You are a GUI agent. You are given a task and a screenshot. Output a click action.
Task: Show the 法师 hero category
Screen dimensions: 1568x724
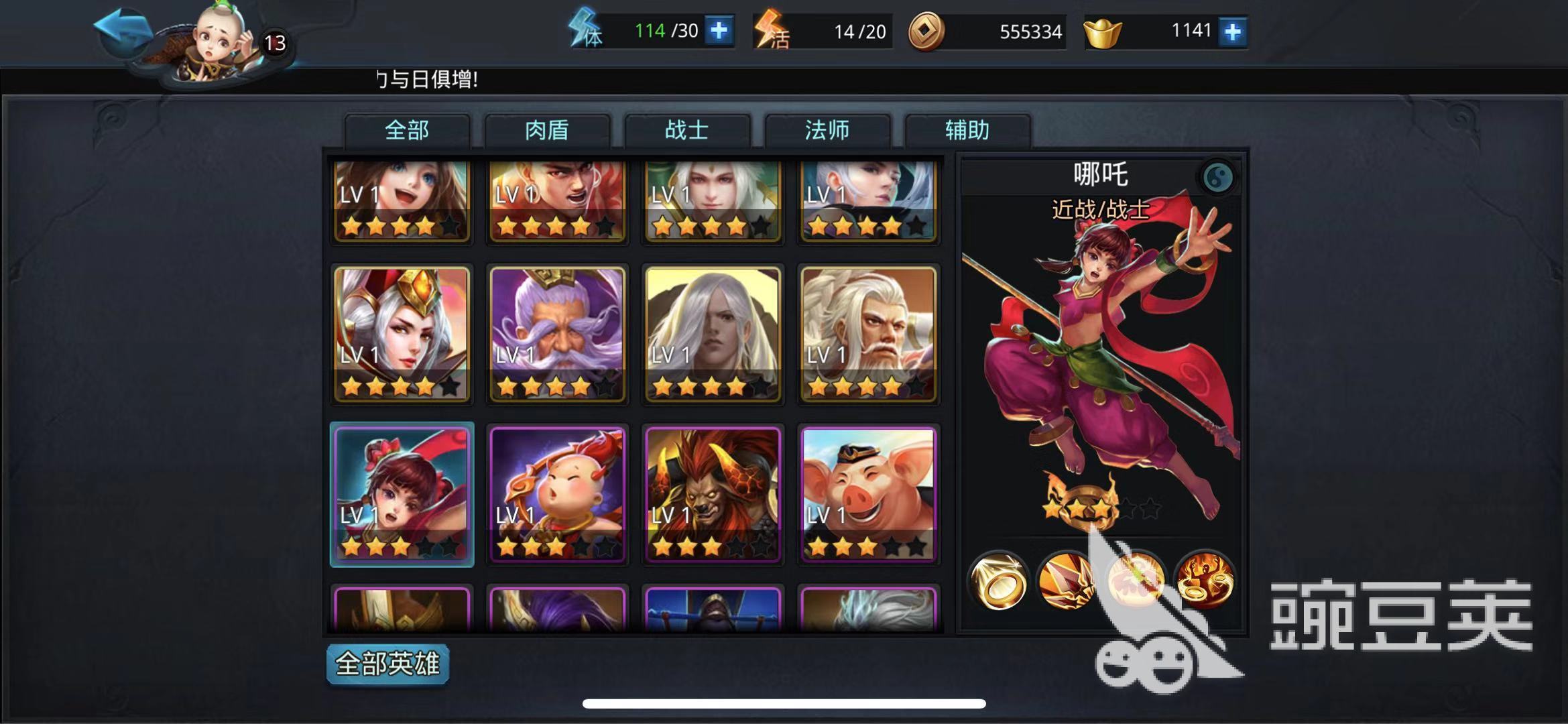click(827, 130)
